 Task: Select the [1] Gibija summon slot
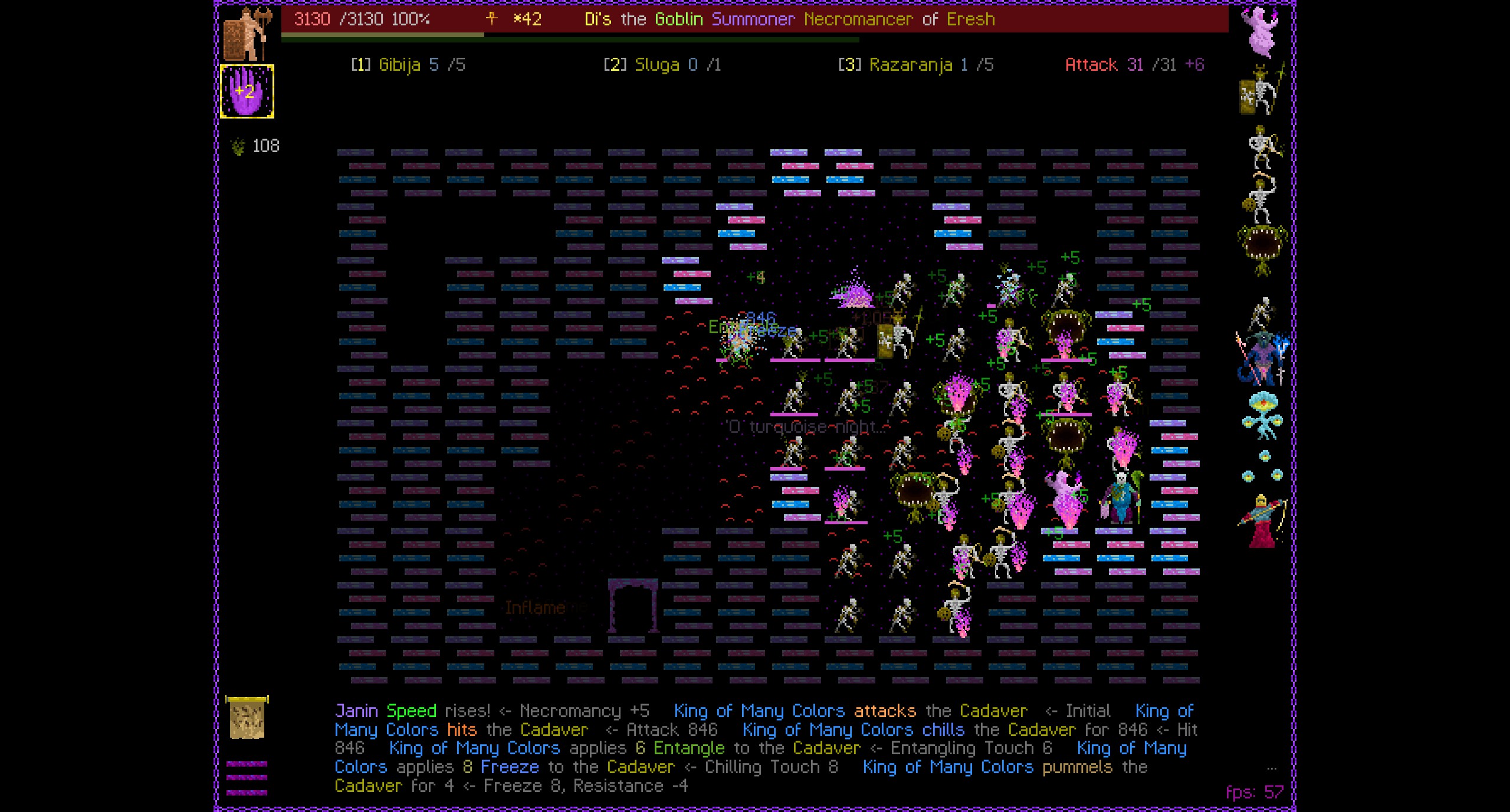tap(407, 65)
